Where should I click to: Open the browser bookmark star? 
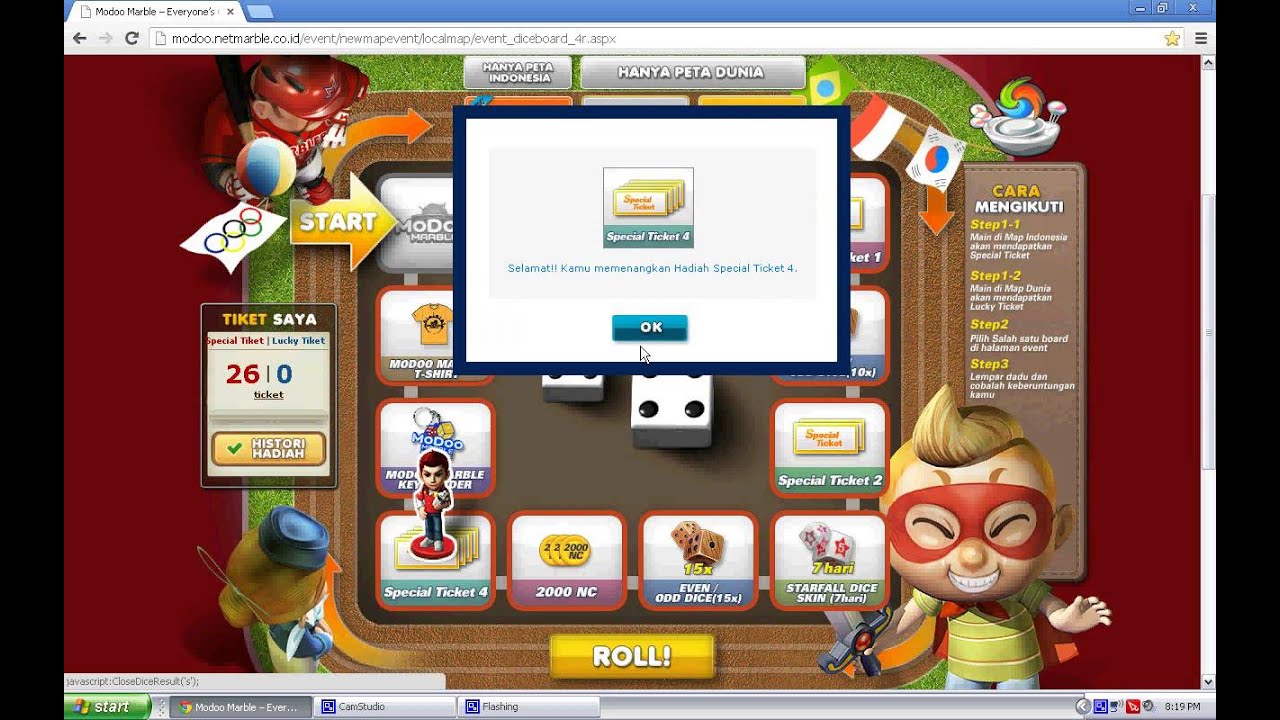[1172, 37]
